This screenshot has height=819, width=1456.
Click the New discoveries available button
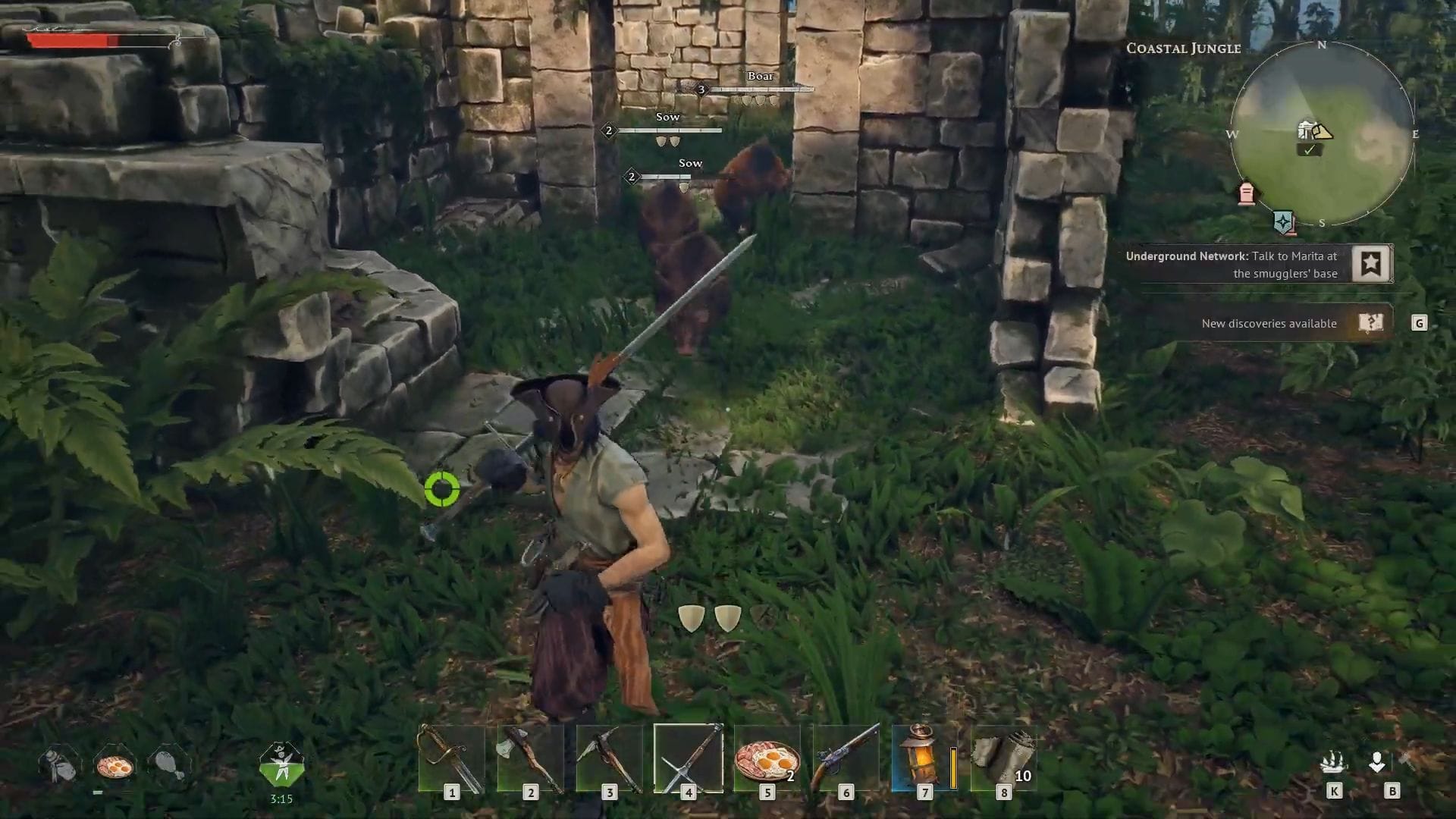[1269, 323]
